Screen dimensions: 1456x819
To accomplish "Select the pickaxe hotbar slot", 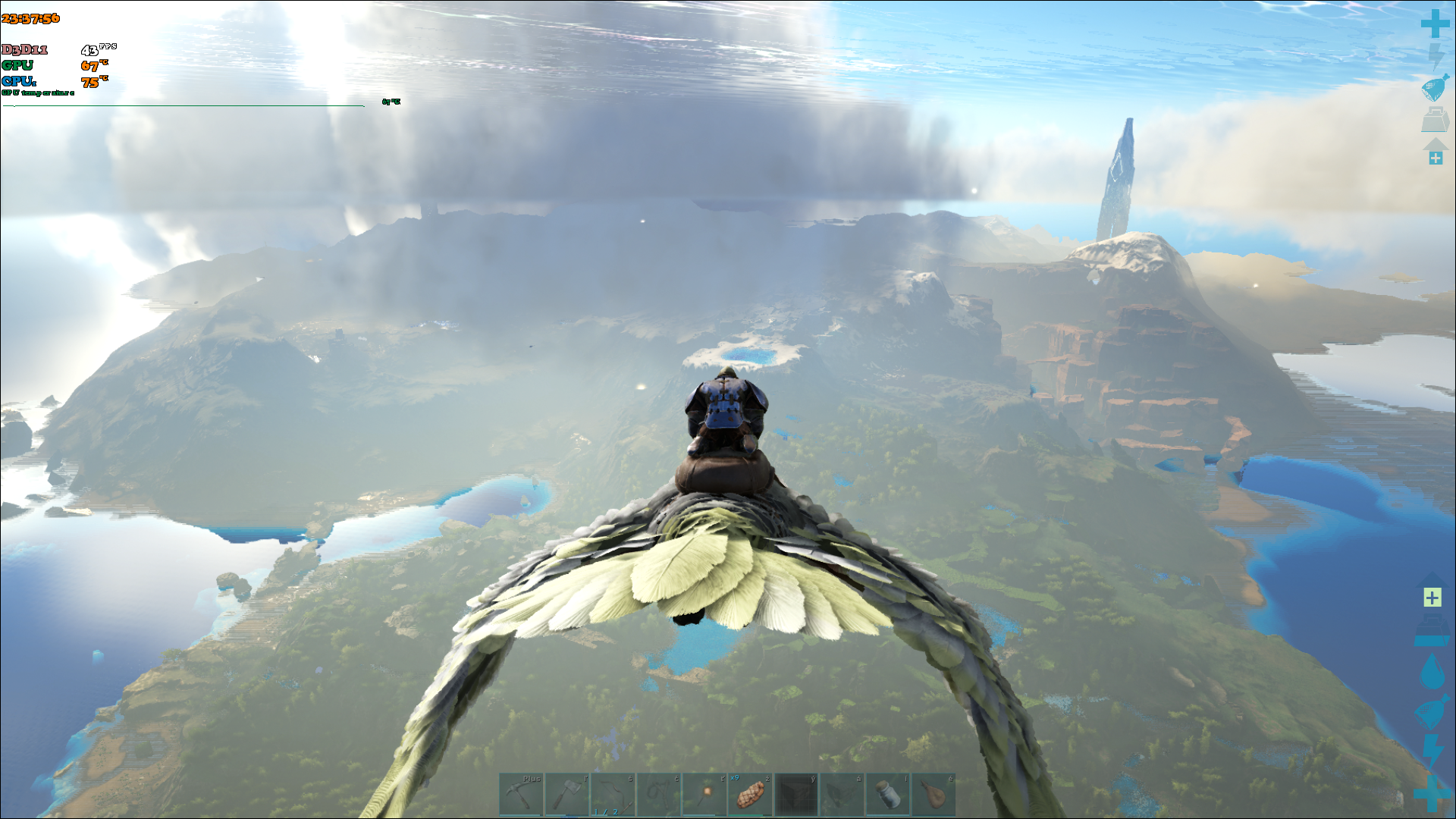I will [521, 795].
